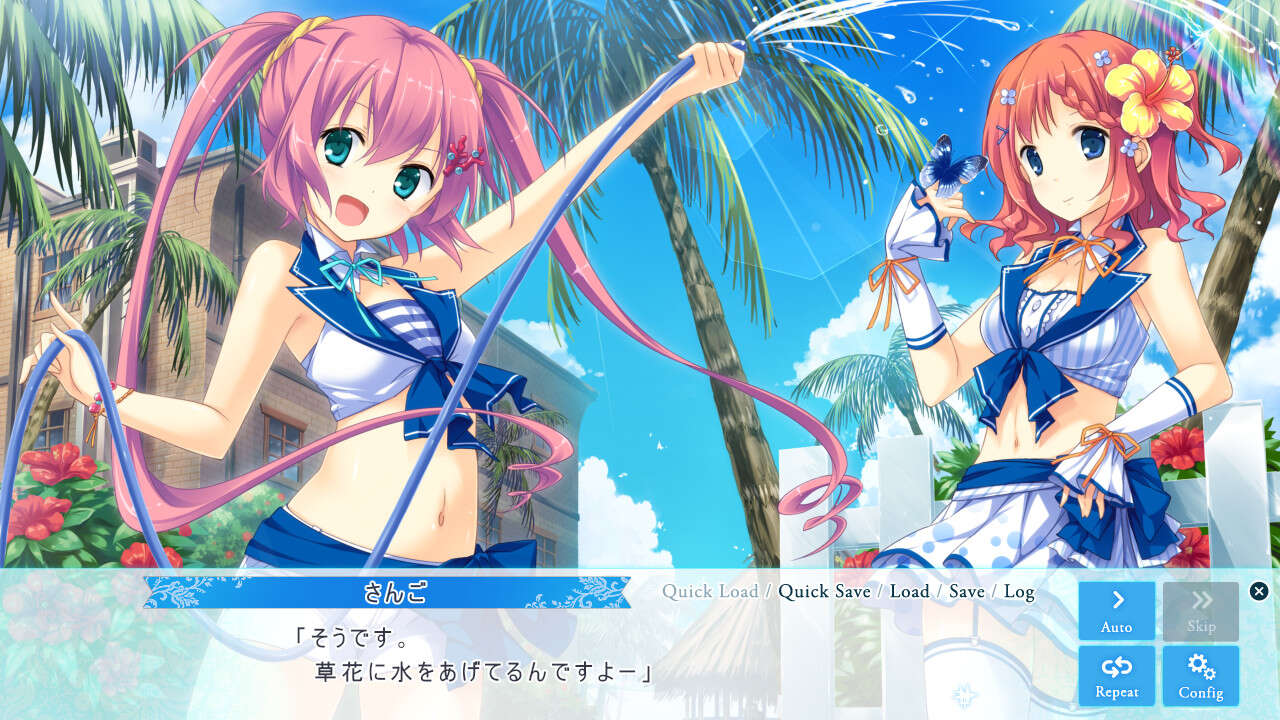Perform a Quick Load
The height and width of the screenshot is (720, 1280).
tap(710, 592)
